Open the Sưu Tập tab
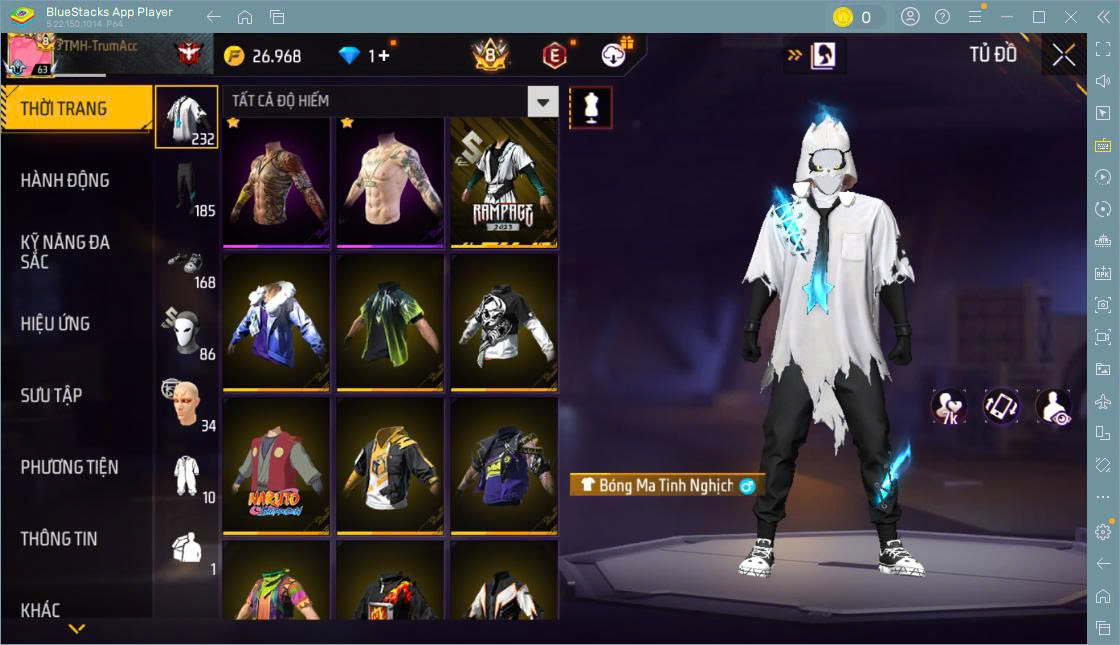Screen dimensions: 1120x645 51,395
